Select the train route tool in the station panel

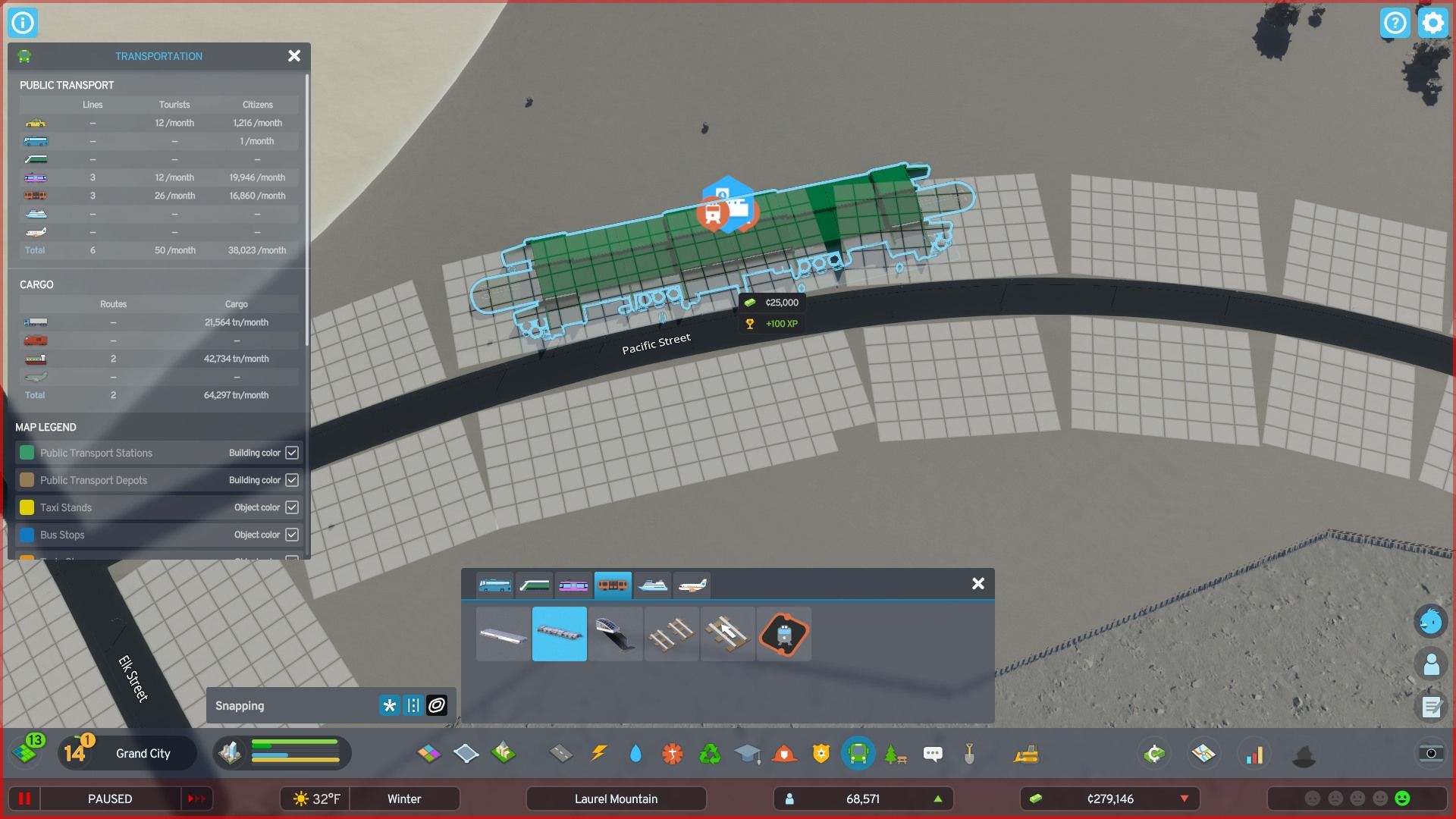[x=785, y=635]
